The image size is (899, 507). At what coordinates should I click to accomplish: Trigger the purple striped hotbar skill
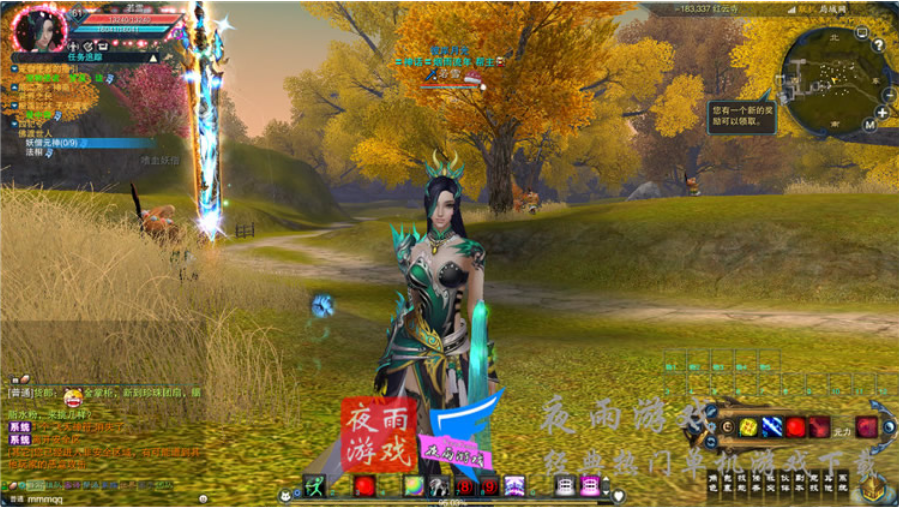514,486
